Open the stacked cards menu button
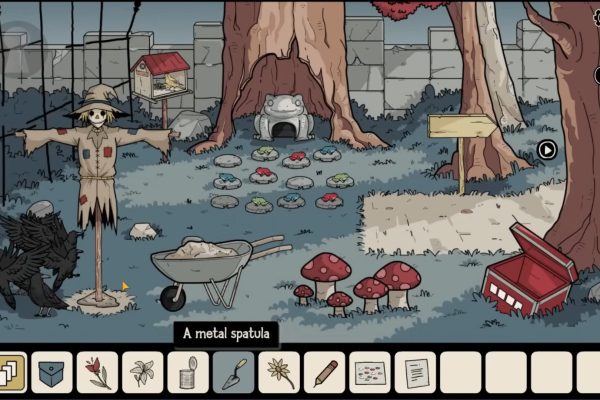Viewport: 600px width, 400px height. coord(10,372)
